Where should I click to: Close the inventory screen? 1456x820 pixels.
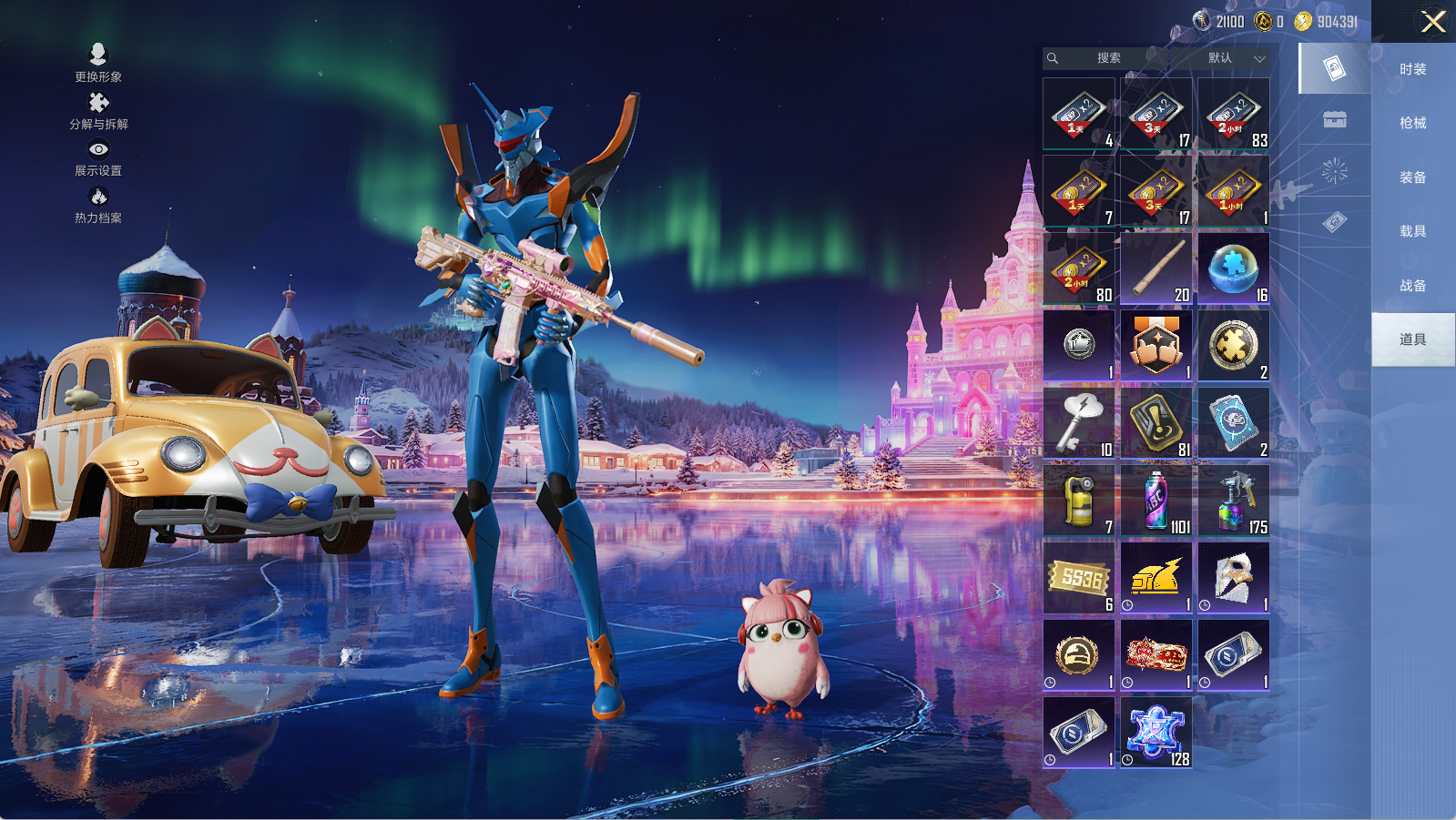pyautogui.click(x=1433, y=22)
